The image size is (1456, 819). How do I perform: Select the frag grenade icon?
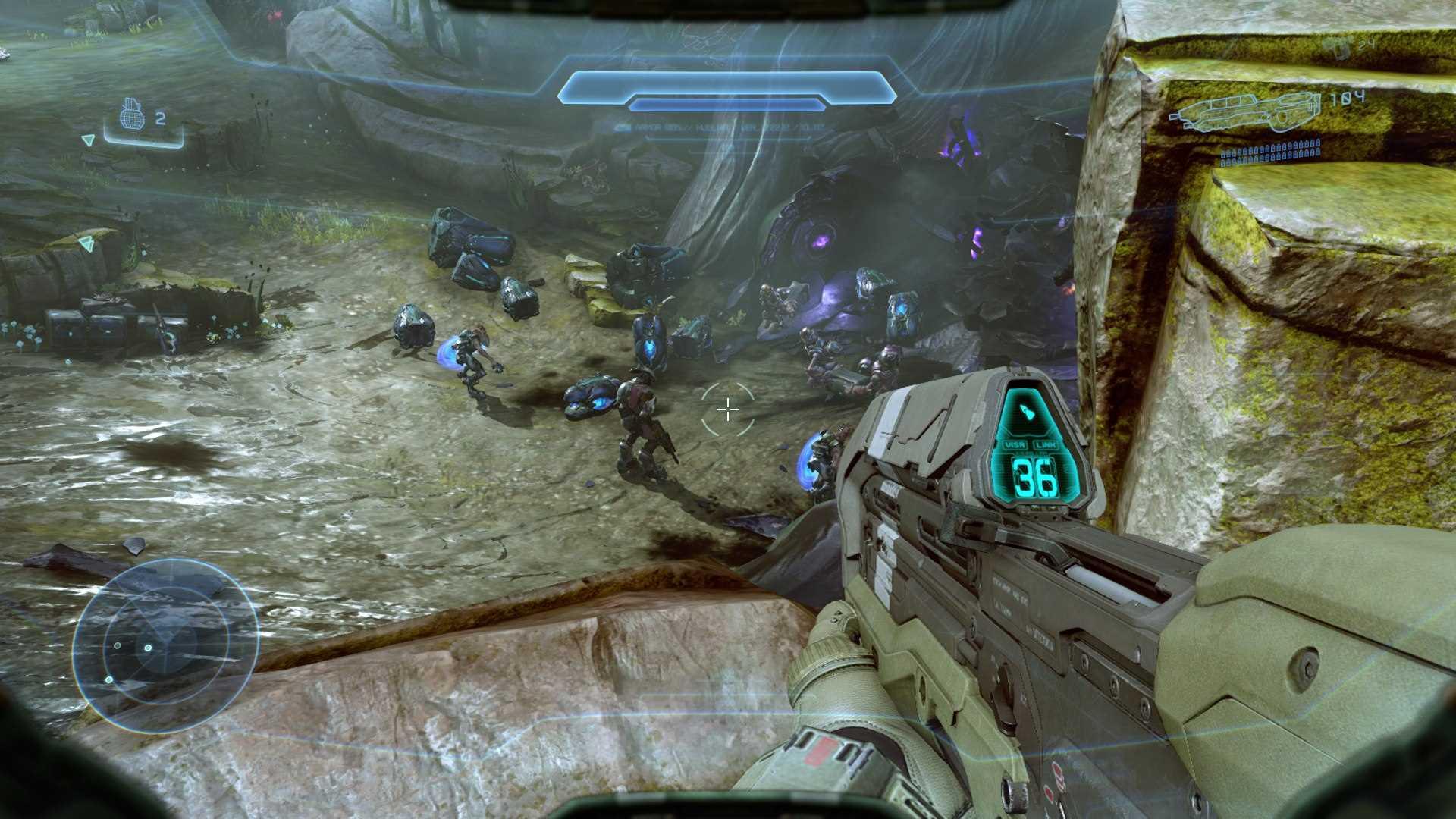click(x=133, y=117)
